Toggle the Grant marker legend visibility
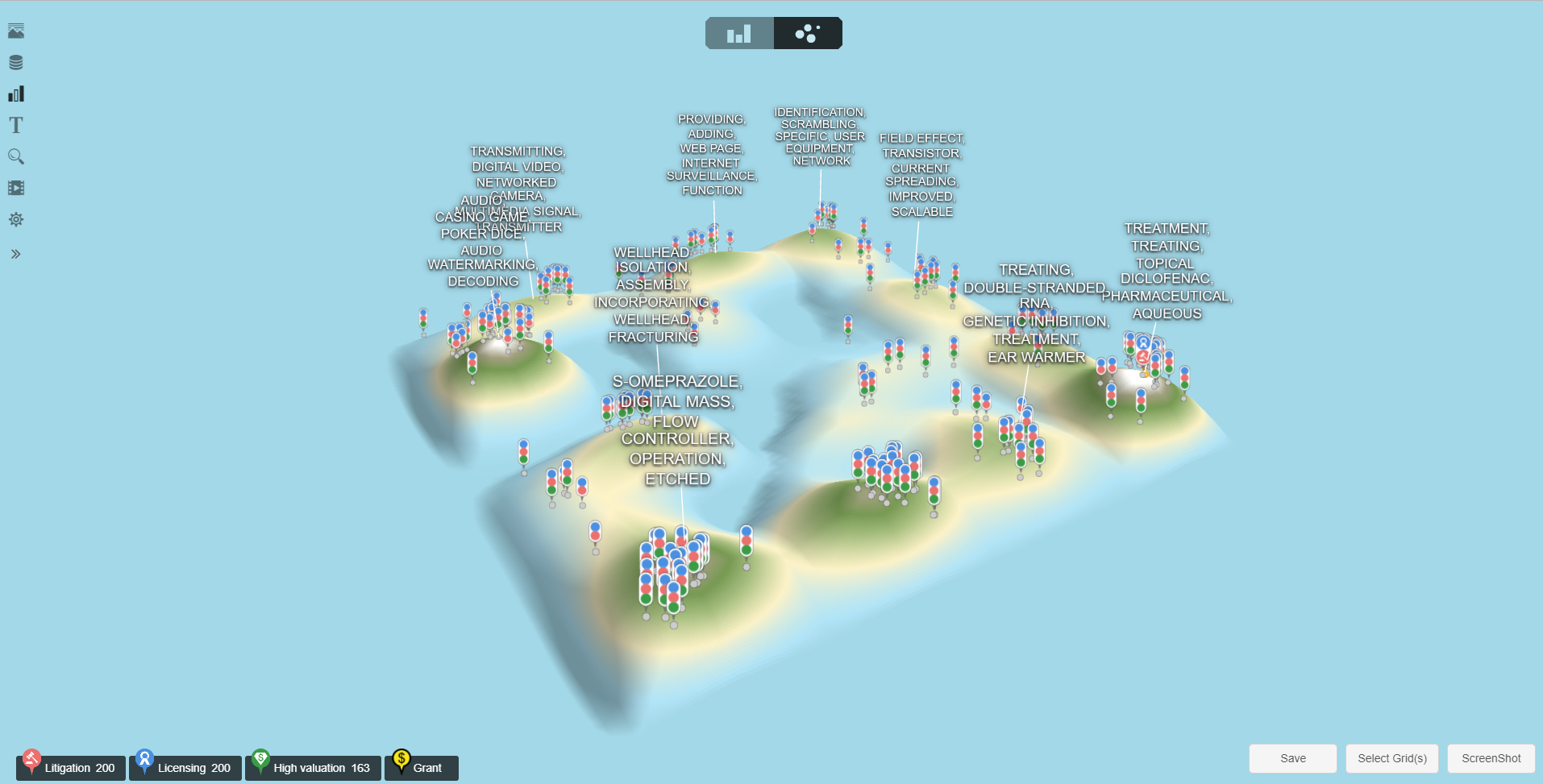The width and height of the screenshot is (1543, 784). 421,767
